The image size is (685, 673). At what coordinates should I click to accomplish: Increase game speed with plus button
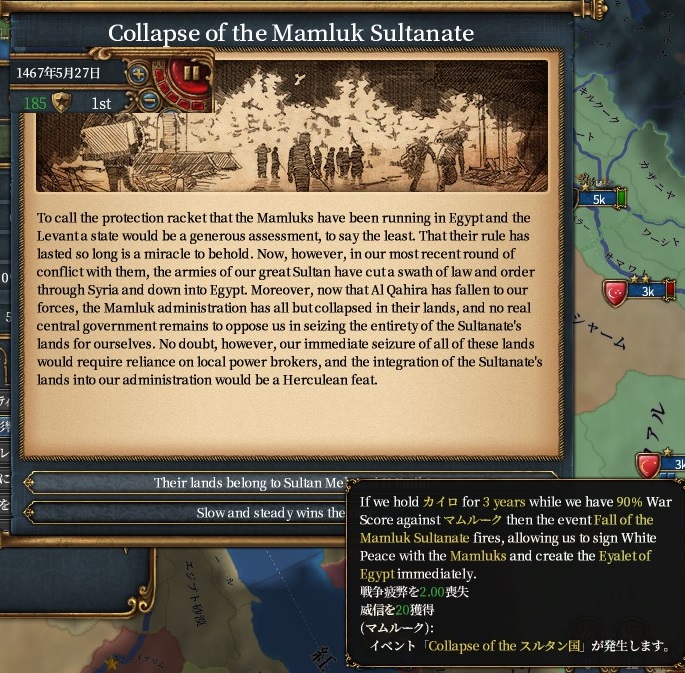pos(139,73)
